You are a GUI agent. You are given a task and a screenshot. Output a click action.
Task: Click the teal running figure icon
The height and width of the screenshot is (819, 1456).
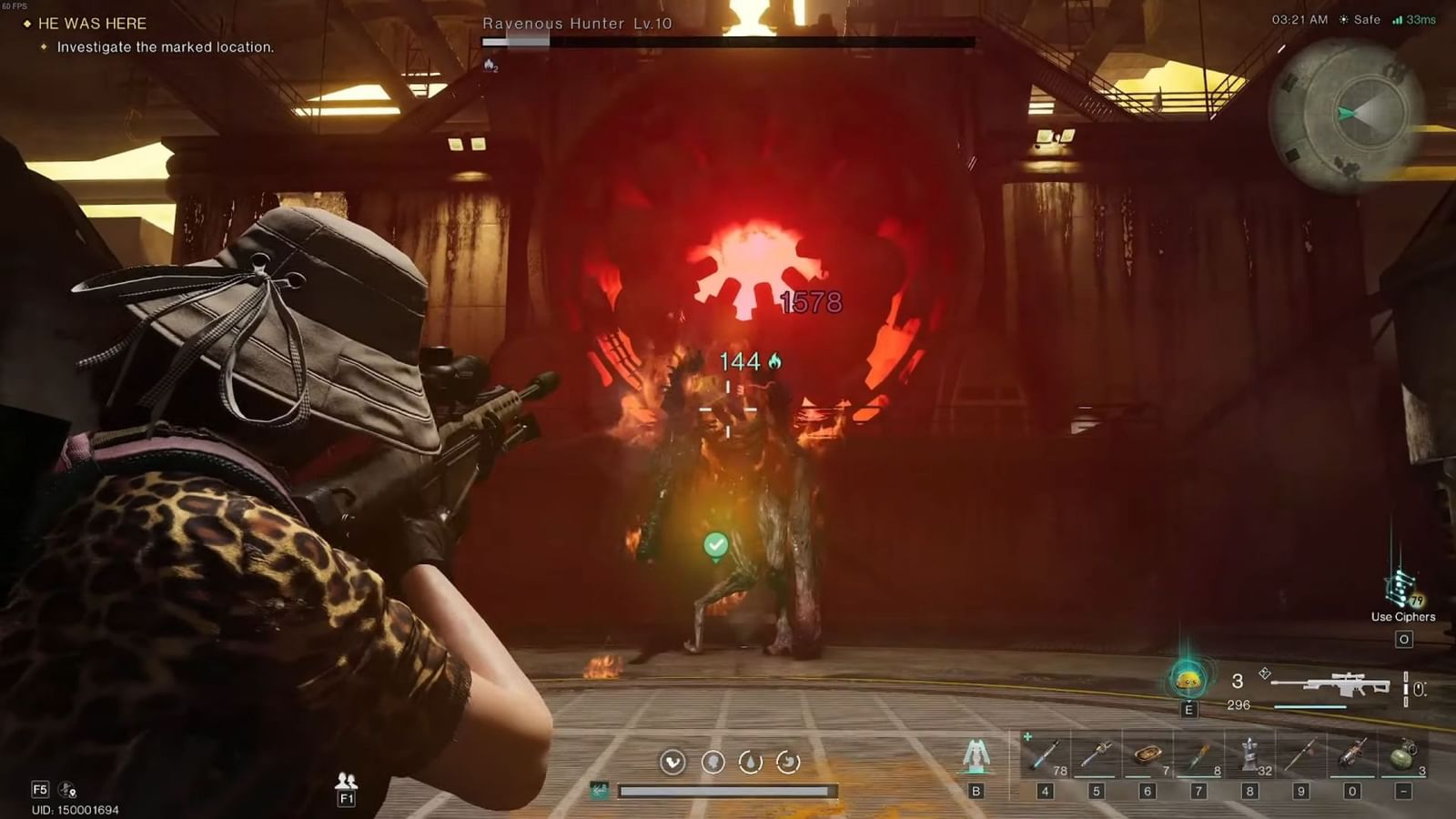599,790
